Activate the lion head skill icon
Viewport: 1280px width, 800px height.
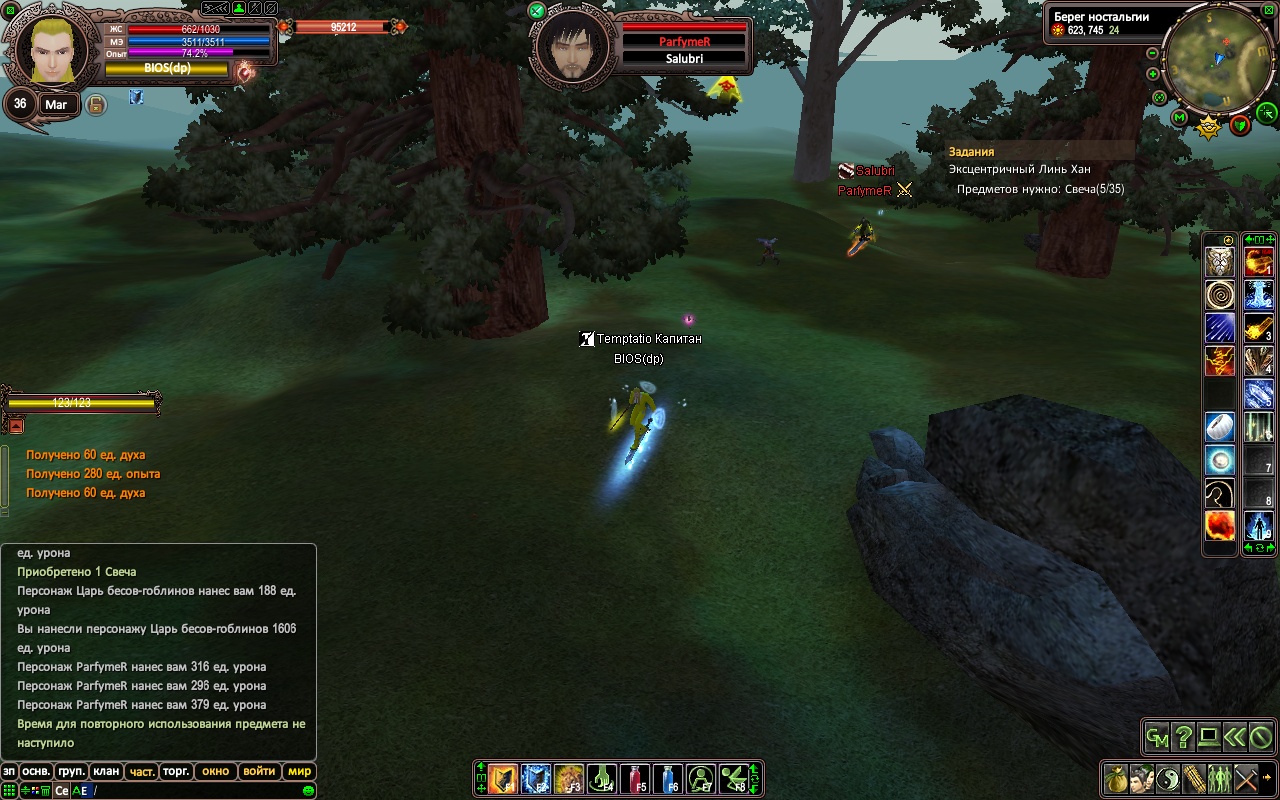point(1219,263)
